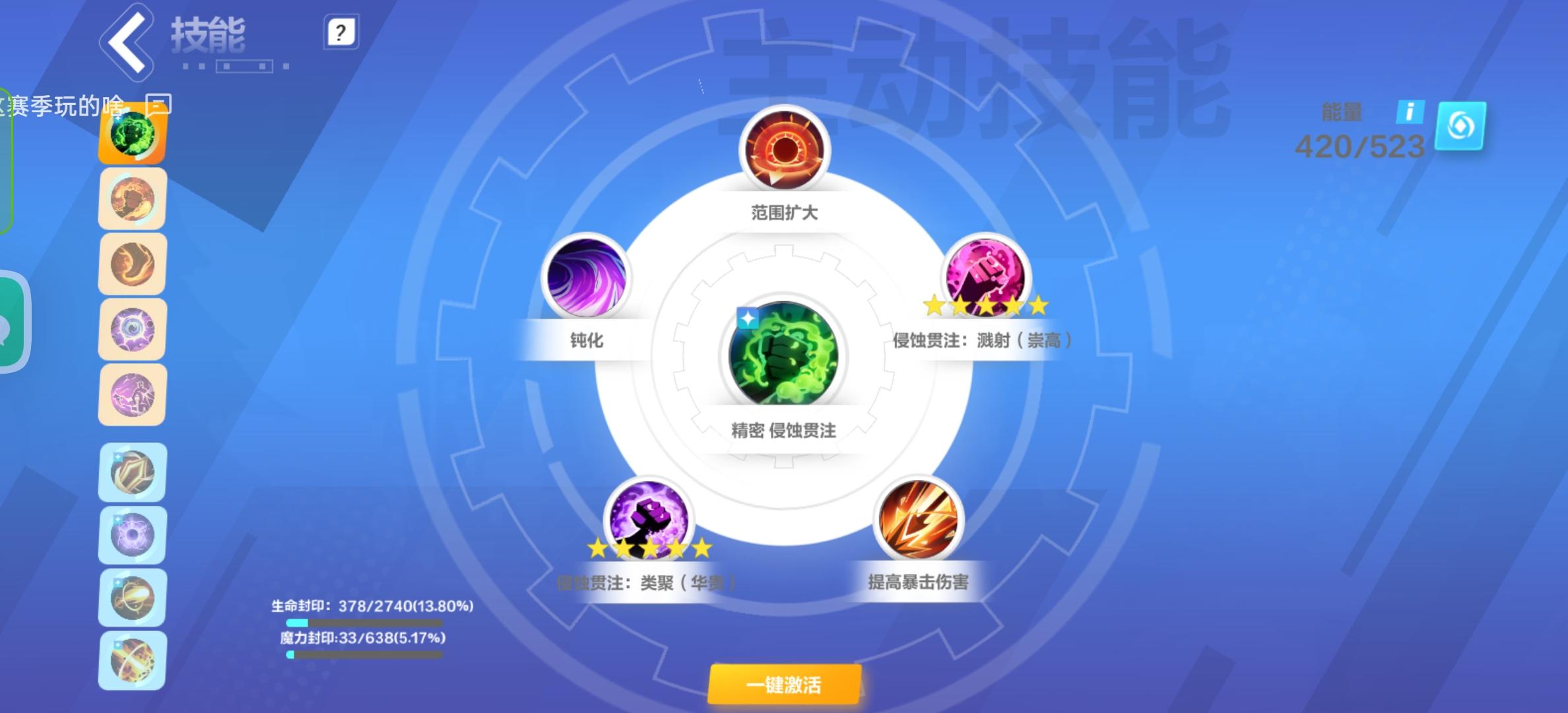Open the energy info (i) icon

[x=1410, y=111]
